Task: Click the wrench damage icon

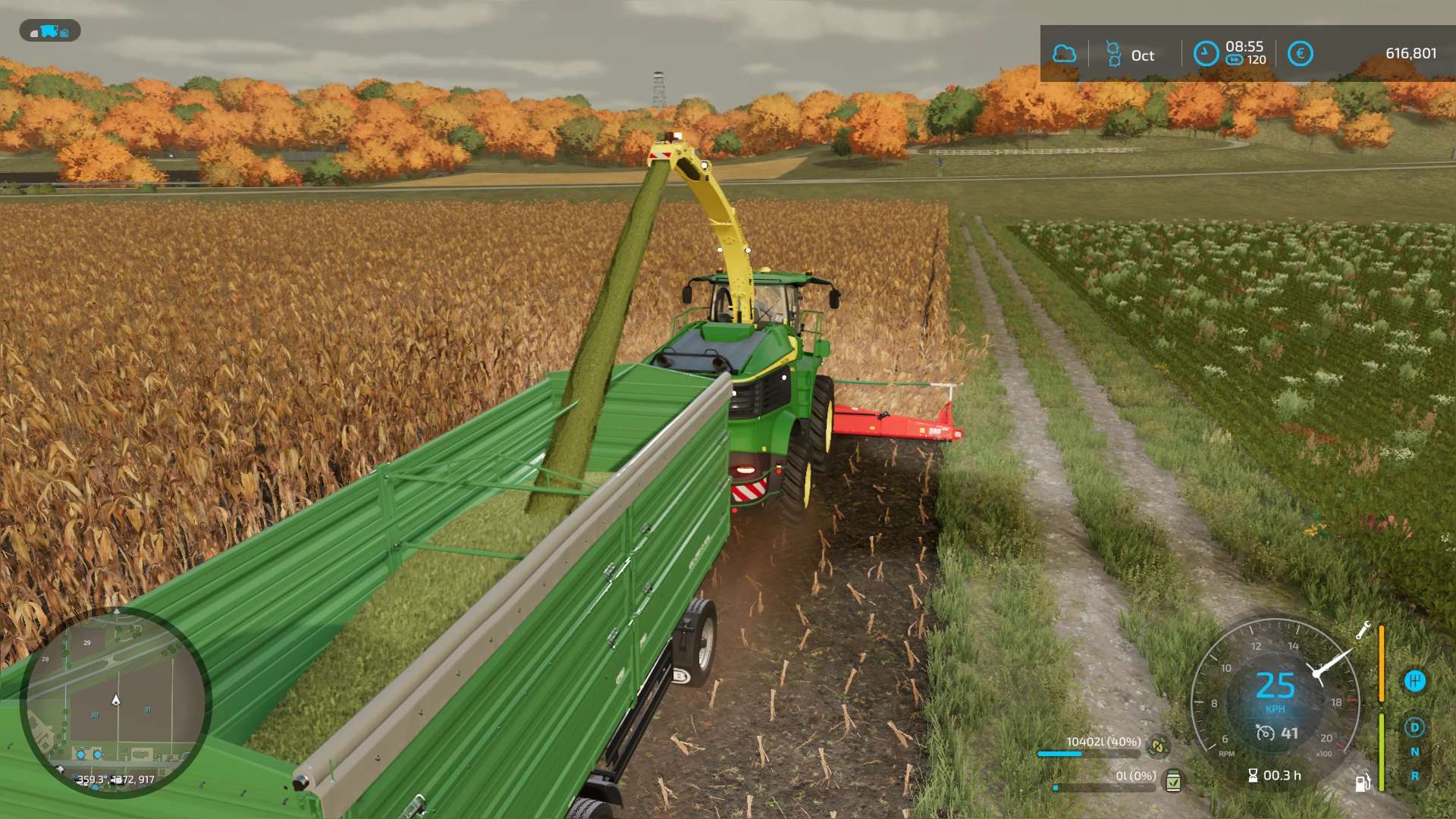Action: click(1363, 630)
